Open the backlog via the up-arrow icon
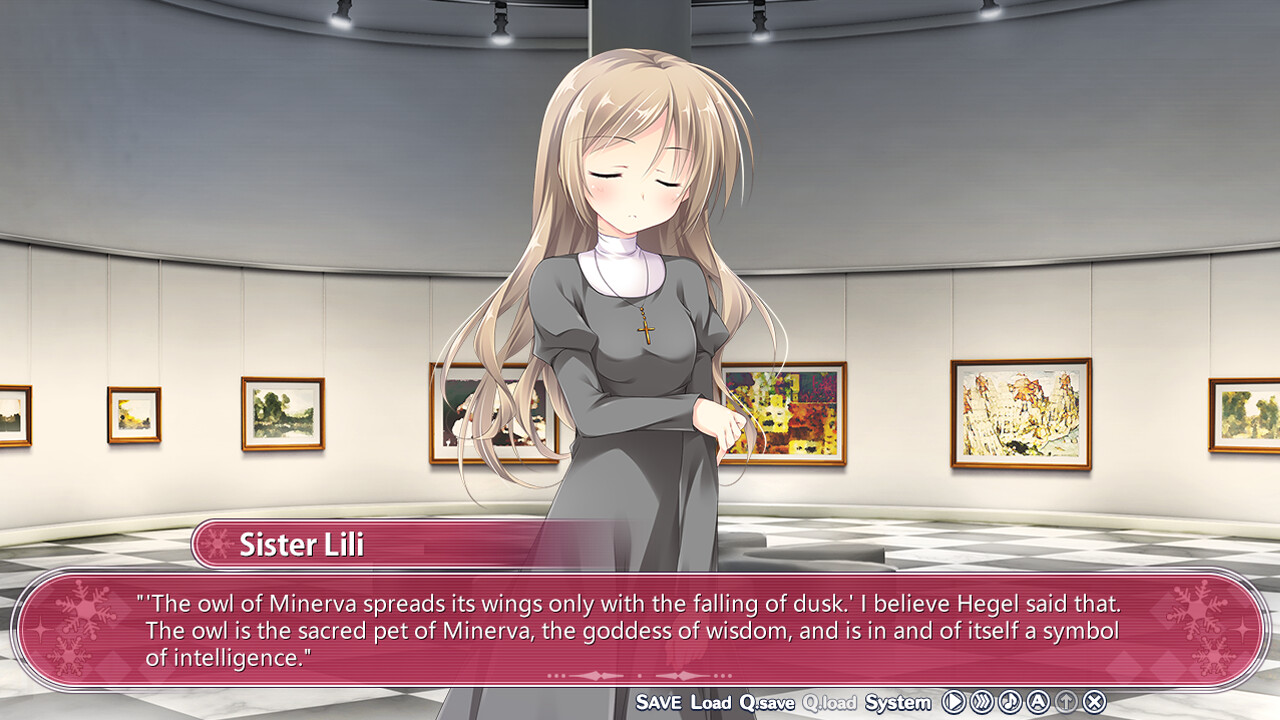This screenshot has height=720, width=1280. pyautogui.click(x=1066, y=703)
